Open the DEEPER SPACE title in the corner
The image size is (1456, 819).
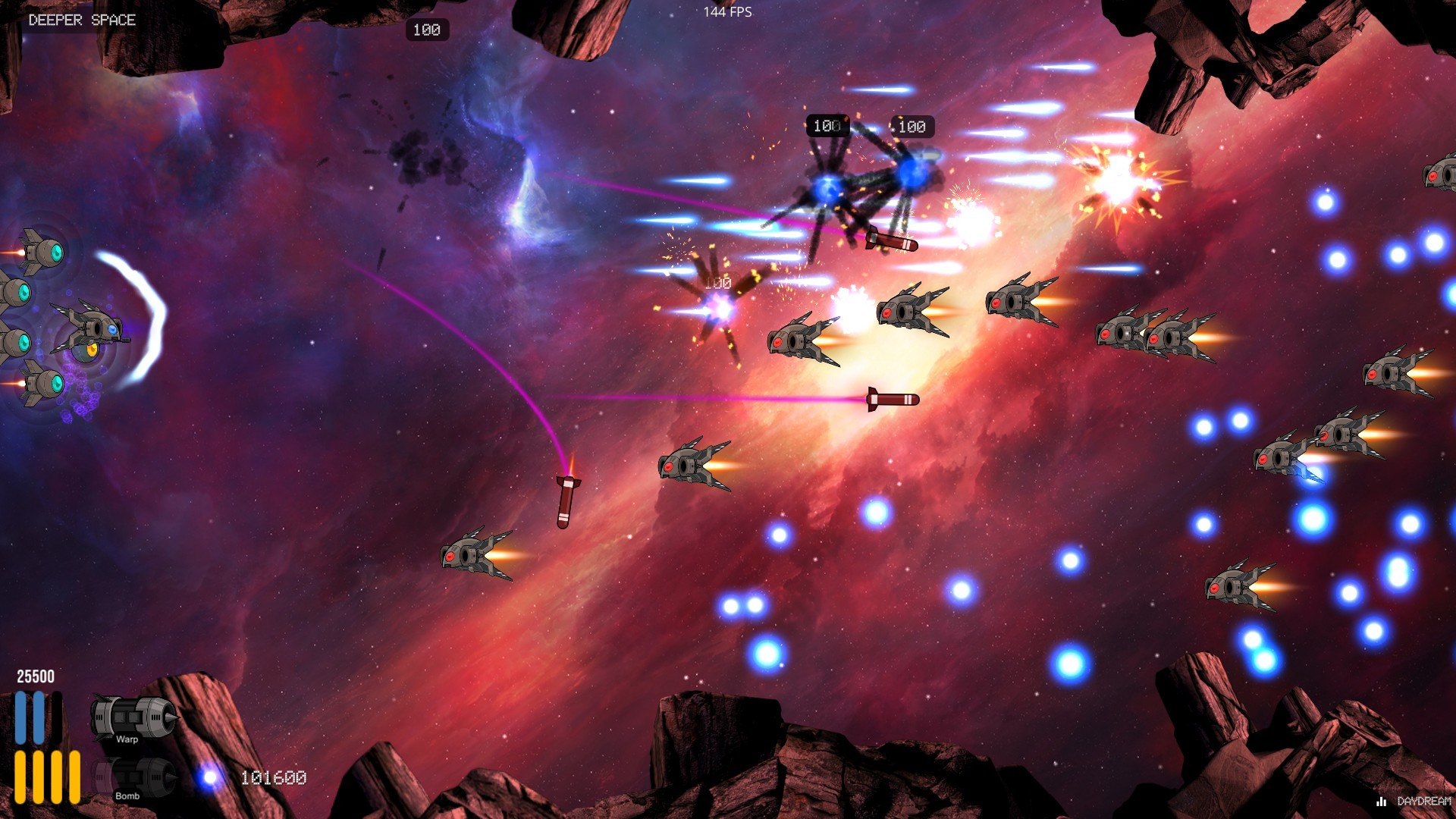(x=80, y=20)
